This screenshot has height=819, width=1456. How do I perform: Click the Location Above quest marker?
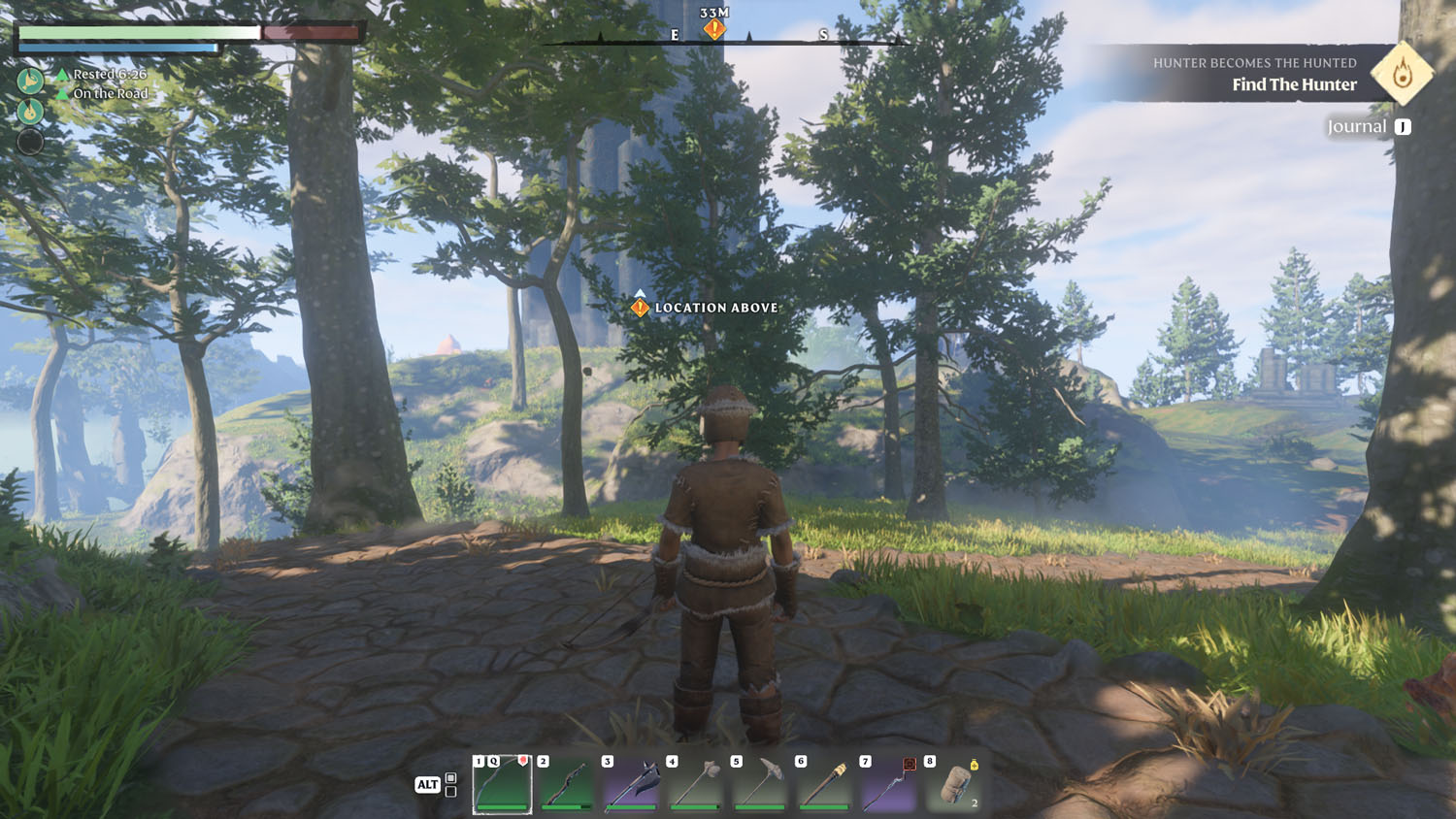[640, 308]
